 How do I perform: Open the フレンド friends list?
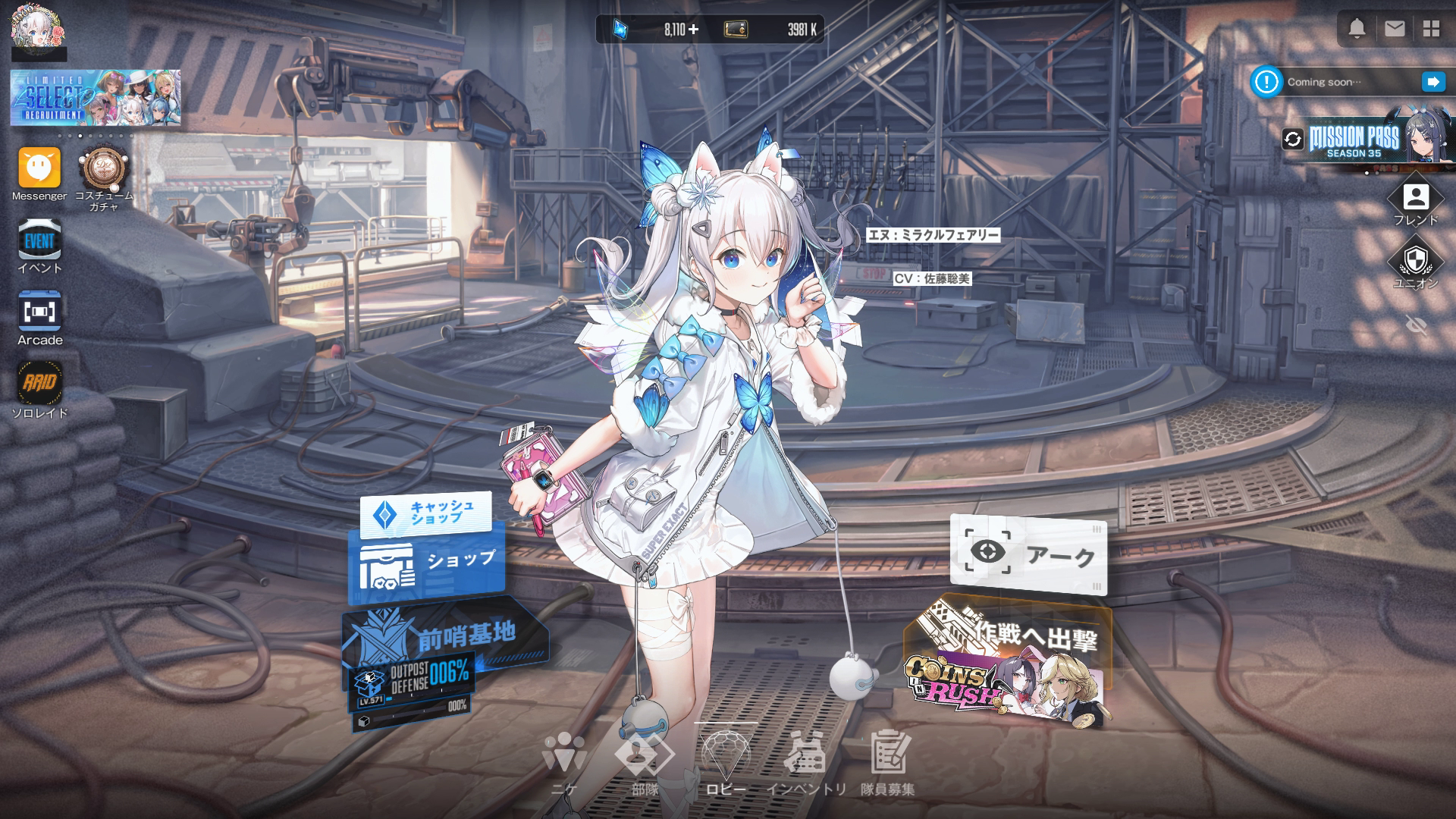1415,199
